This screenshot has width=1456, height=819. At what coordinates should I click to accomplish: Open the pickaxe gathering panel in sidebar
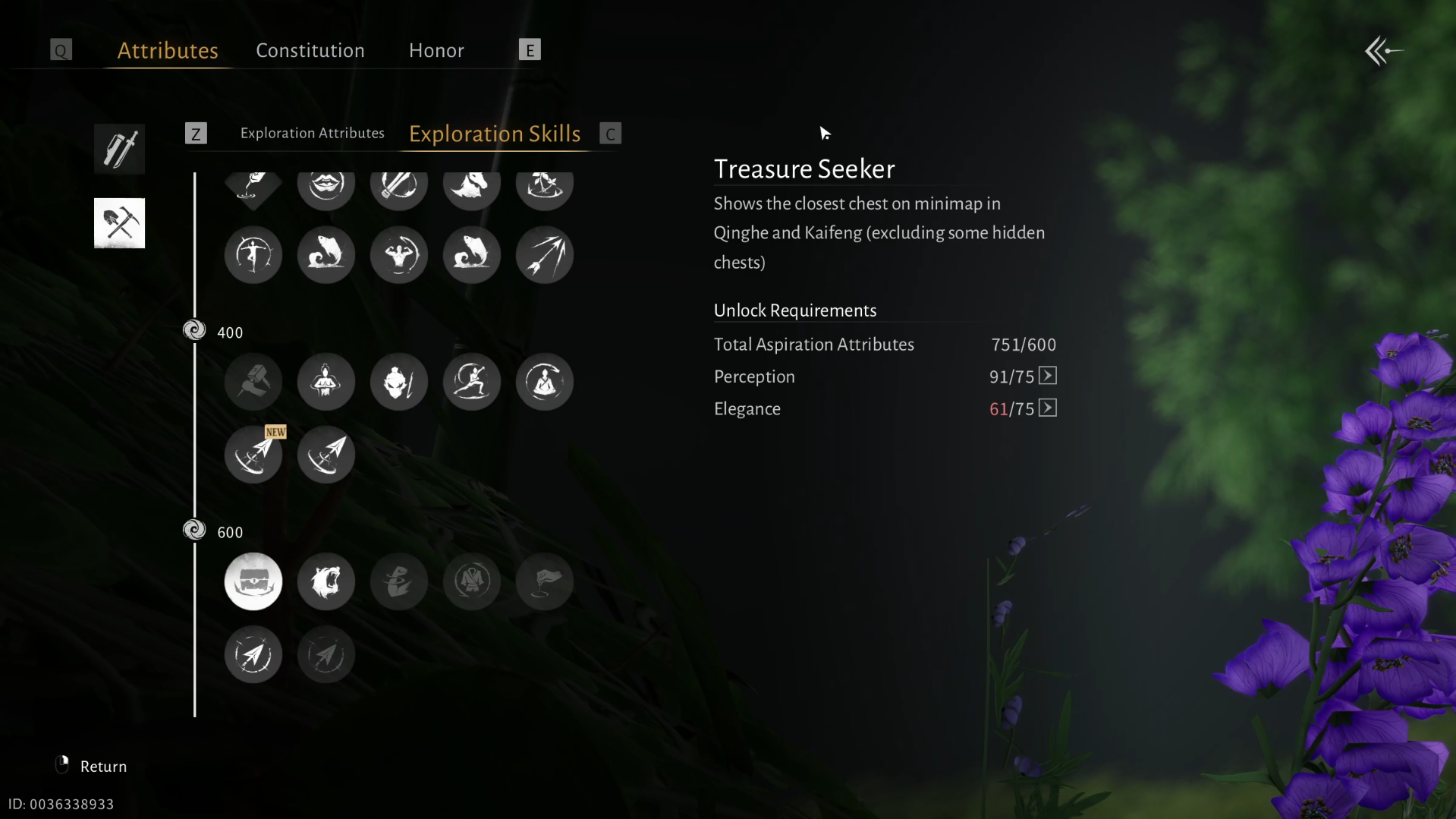119,222
